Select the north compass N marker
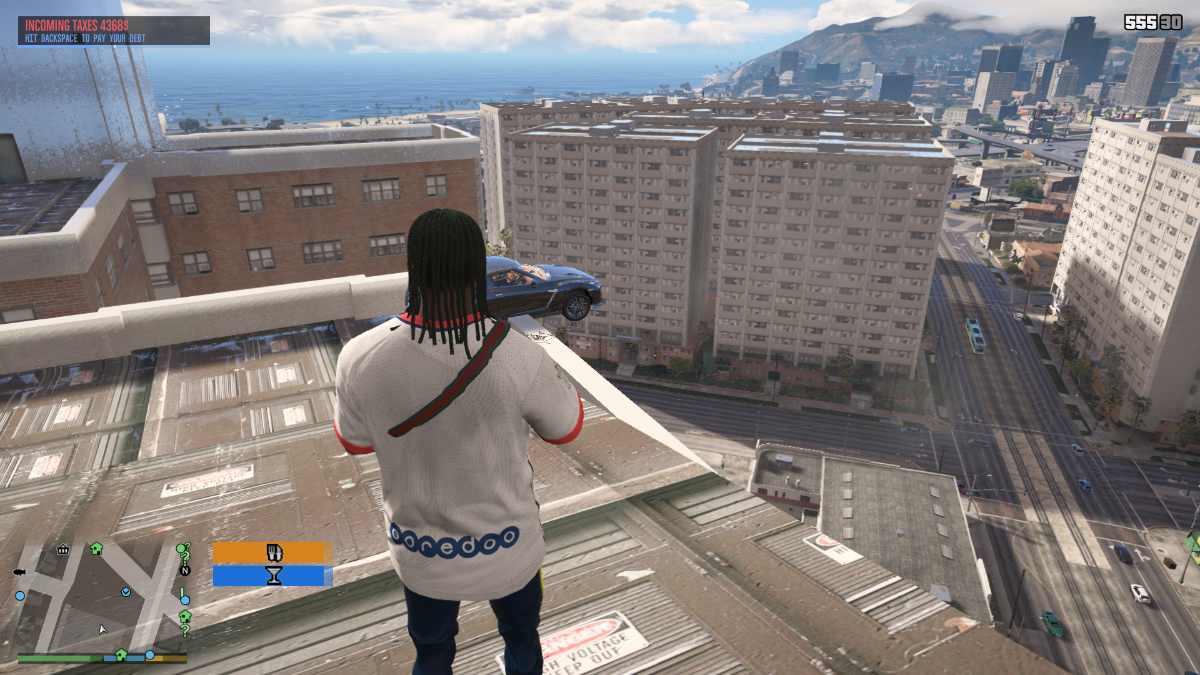 184,570
